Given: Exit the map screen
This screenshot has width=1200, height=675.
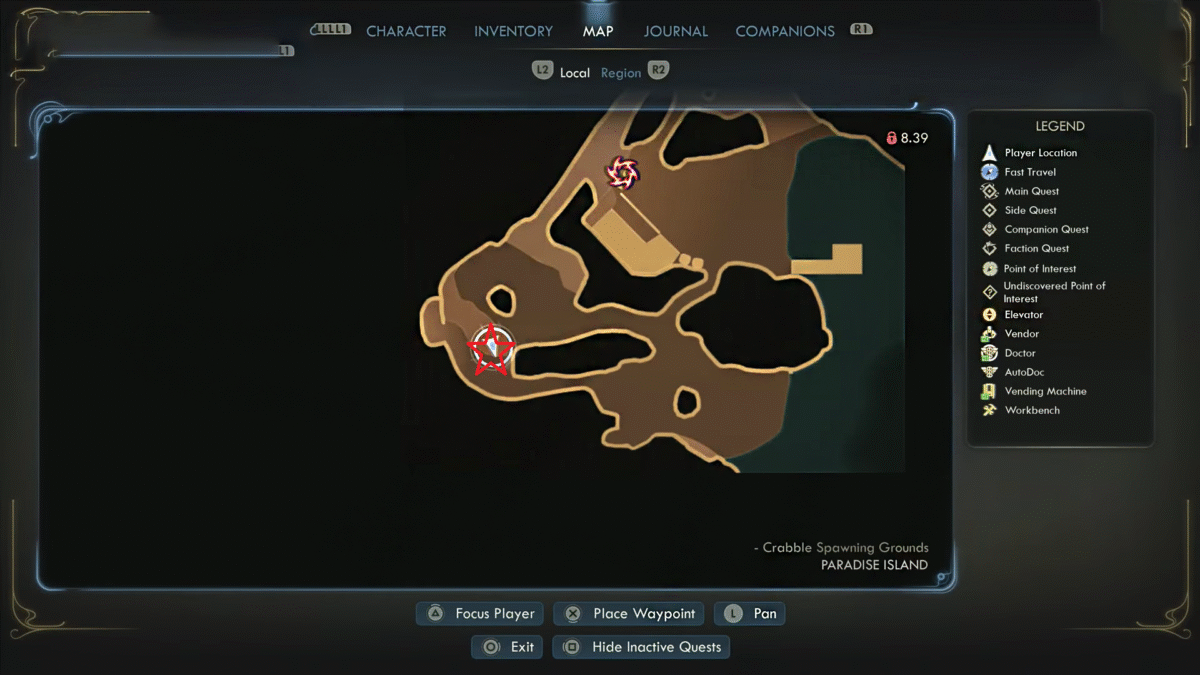Looking at the screenshot, I should tap(508, 647).
